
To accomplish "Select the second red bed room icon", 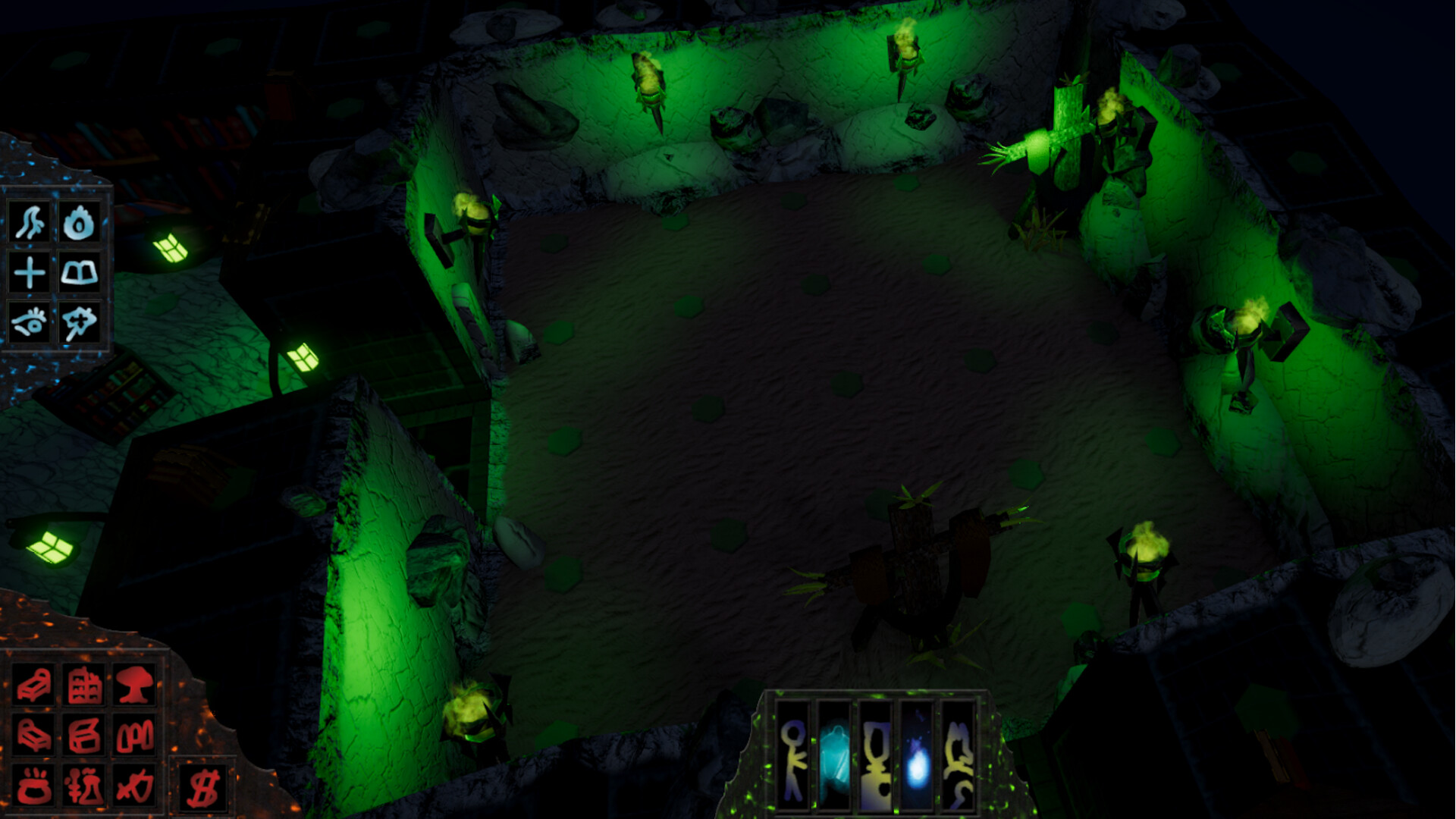I will tap(34, 734).
